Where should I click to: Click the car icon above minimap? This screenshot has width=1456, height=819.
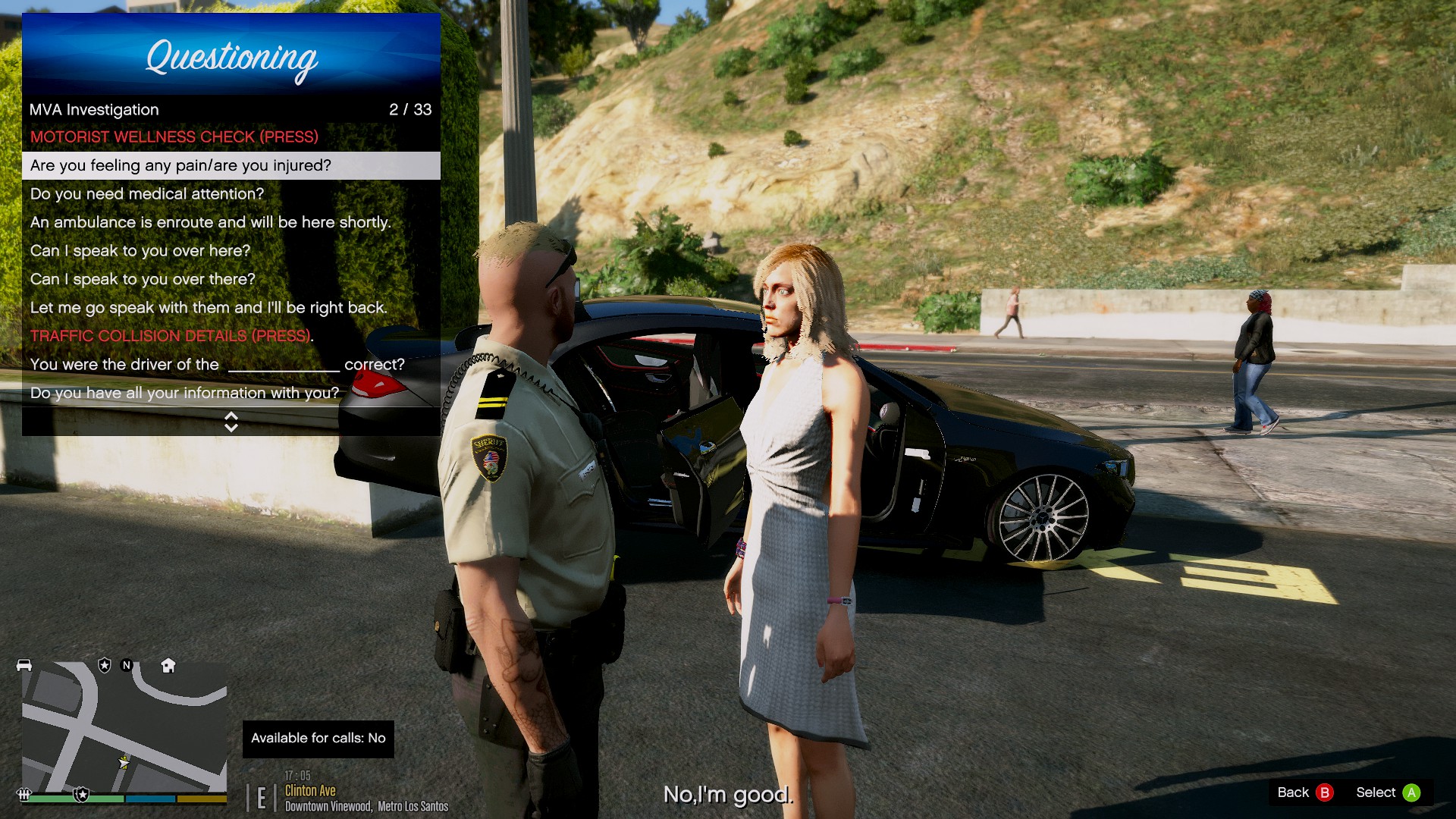click(24, 665)
